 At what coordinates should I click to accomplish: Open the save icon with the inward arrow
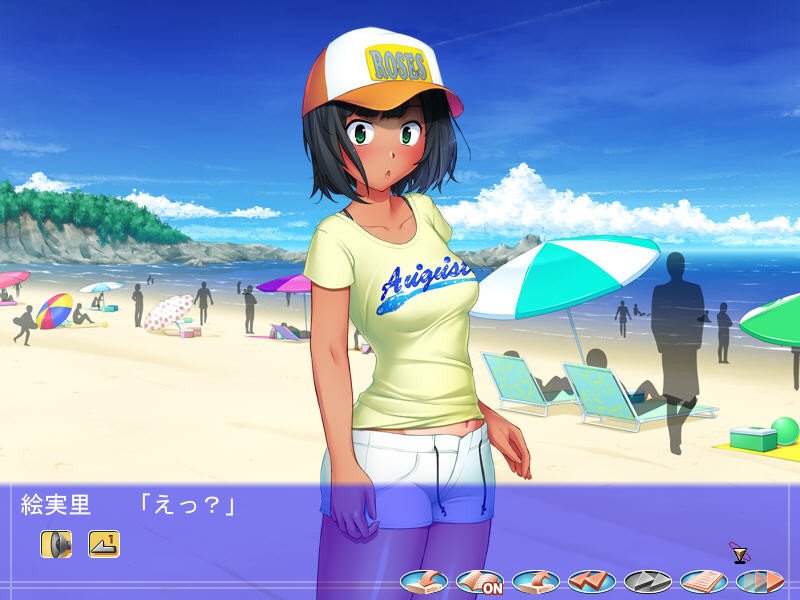coord(424,580)
